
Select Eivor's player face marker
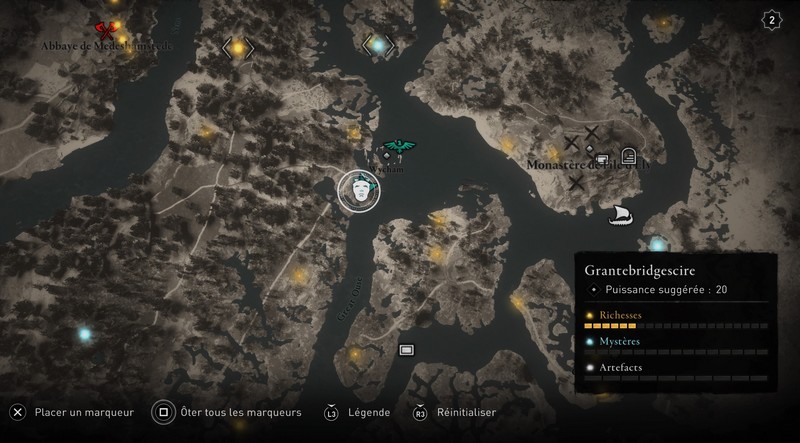click(x=358, y=190)
